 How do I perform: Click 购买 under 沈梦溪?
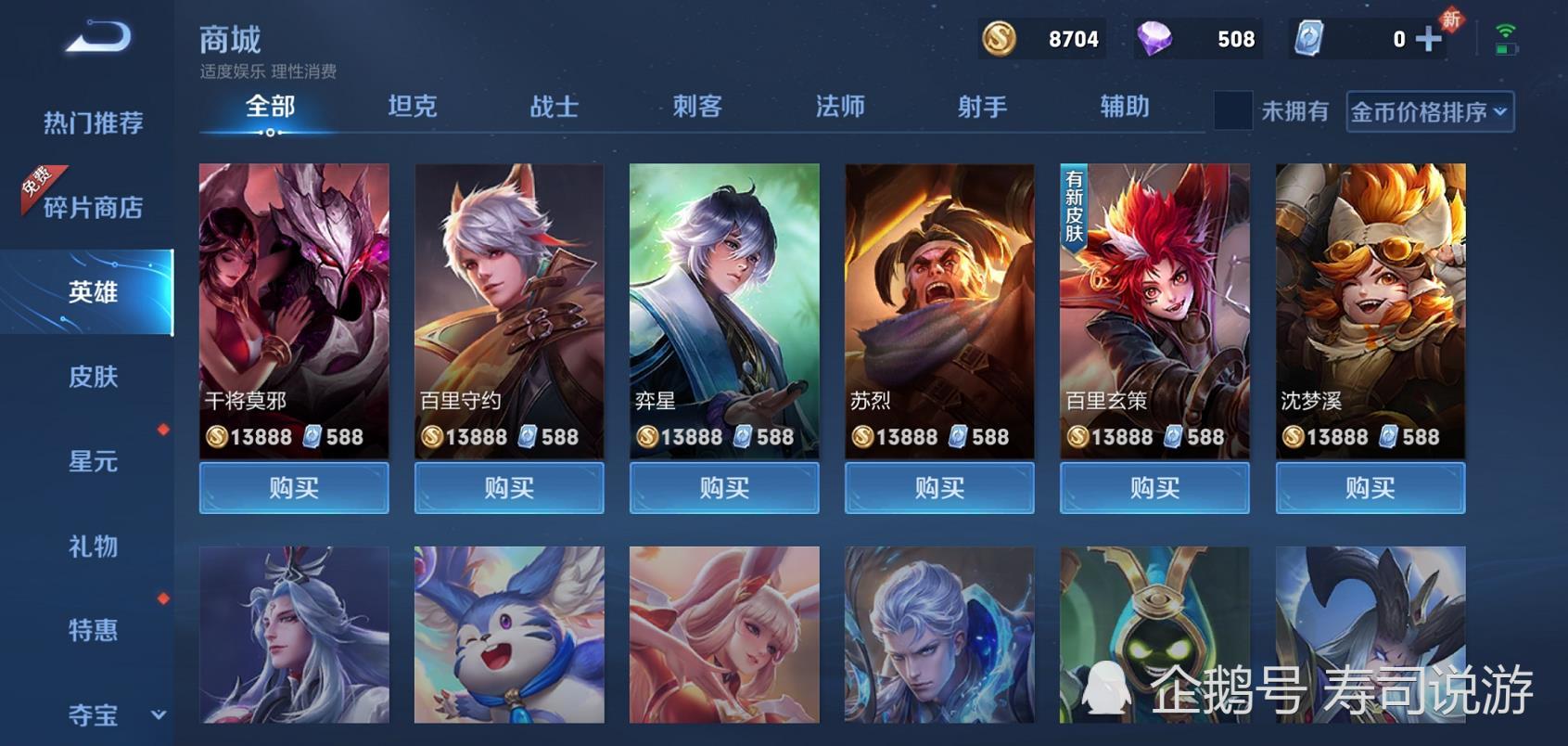pyautogui.click(x=1370, y=487)
